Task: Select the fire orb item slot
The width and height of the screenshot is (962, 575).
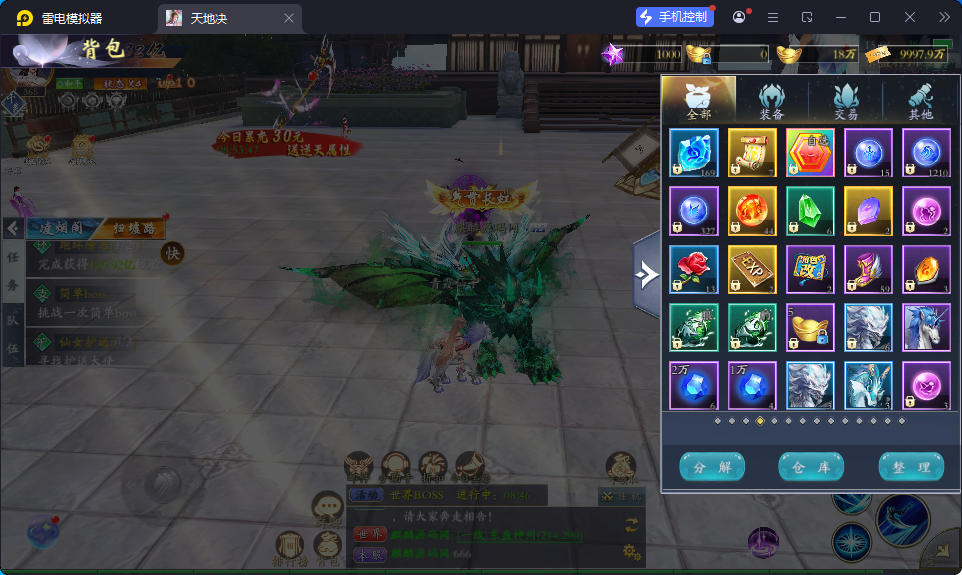Action: point(752,211)
